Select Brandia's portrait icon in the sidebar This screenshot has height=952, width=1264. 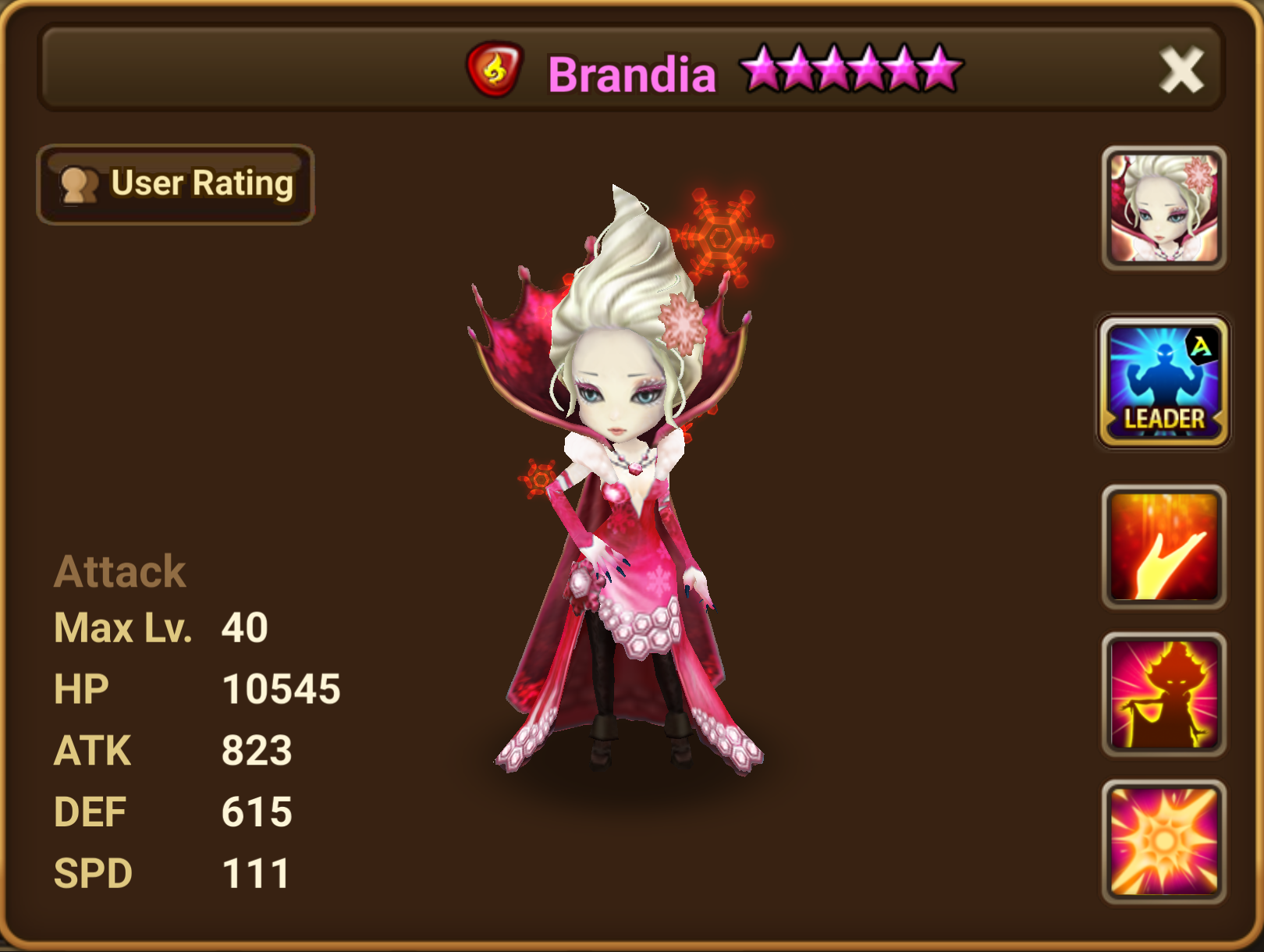point(1164,208)
